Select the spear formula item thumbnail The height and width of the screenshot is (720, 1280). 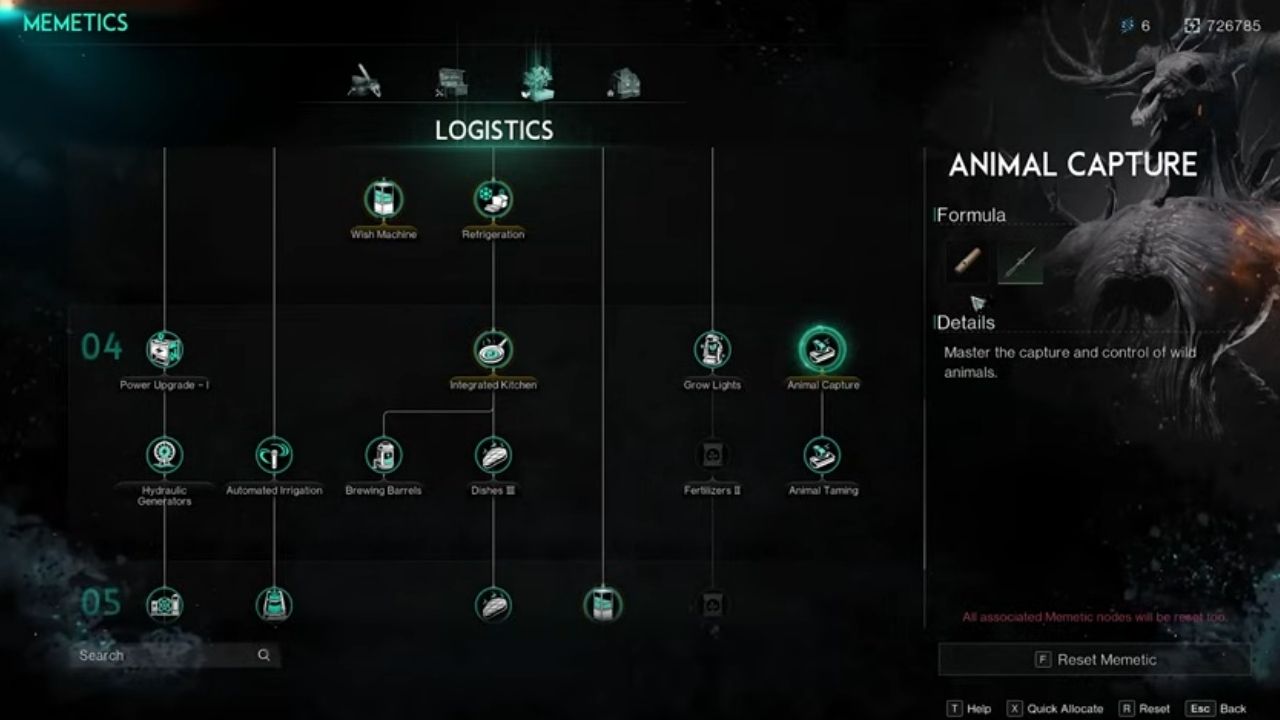[x=1020, y=262]
